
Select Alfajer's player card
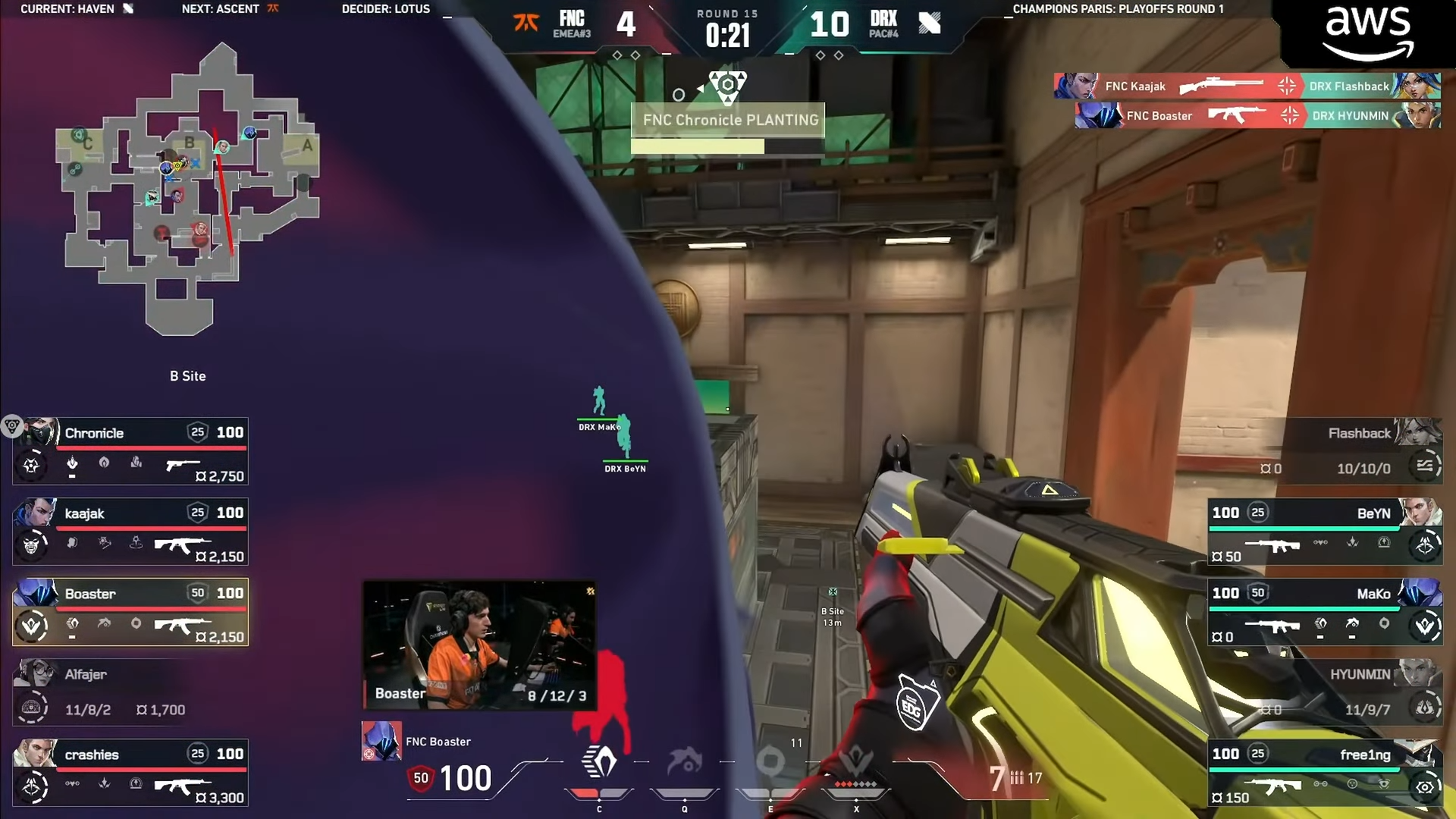[x=130, y=693]
